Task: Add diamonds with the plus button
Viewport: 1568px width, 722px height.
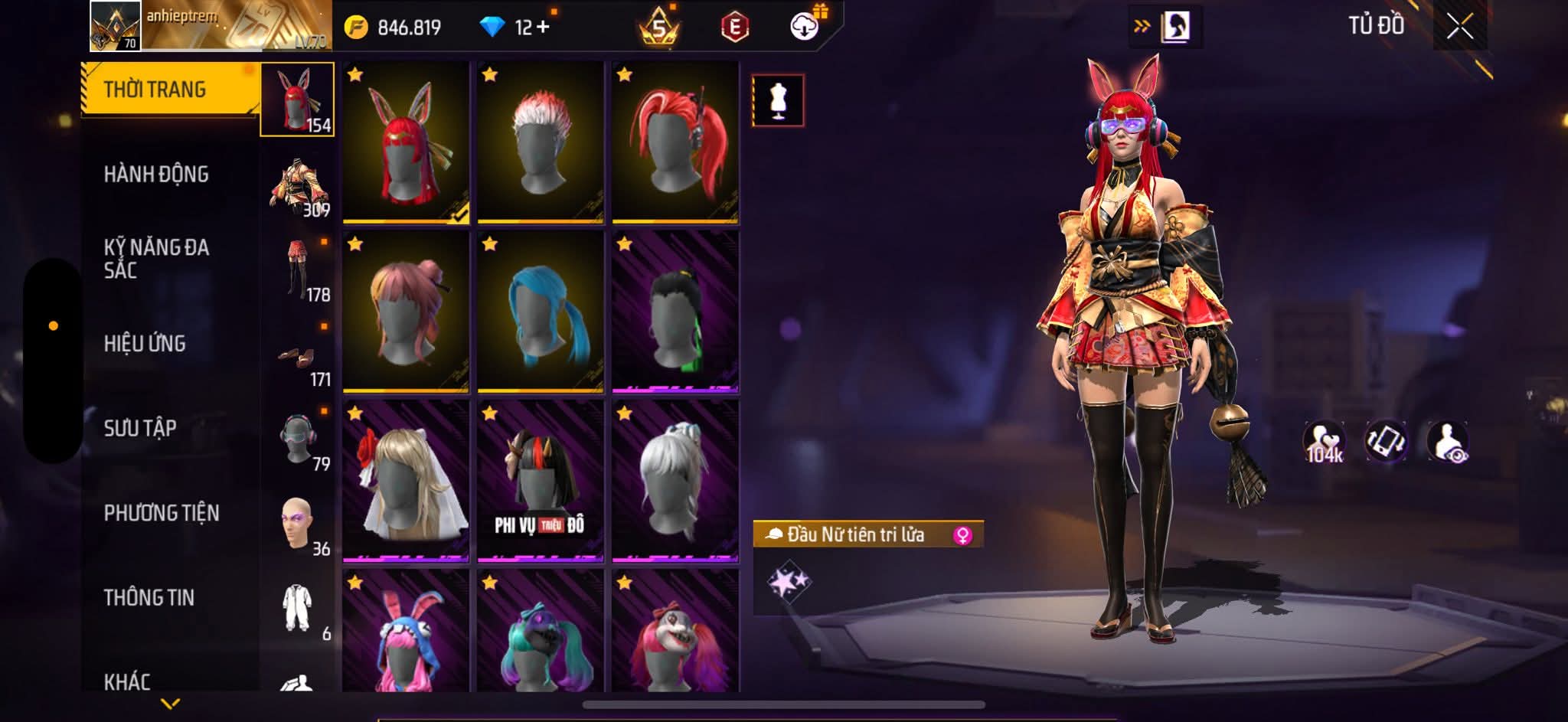Action: tap(543, 27)
